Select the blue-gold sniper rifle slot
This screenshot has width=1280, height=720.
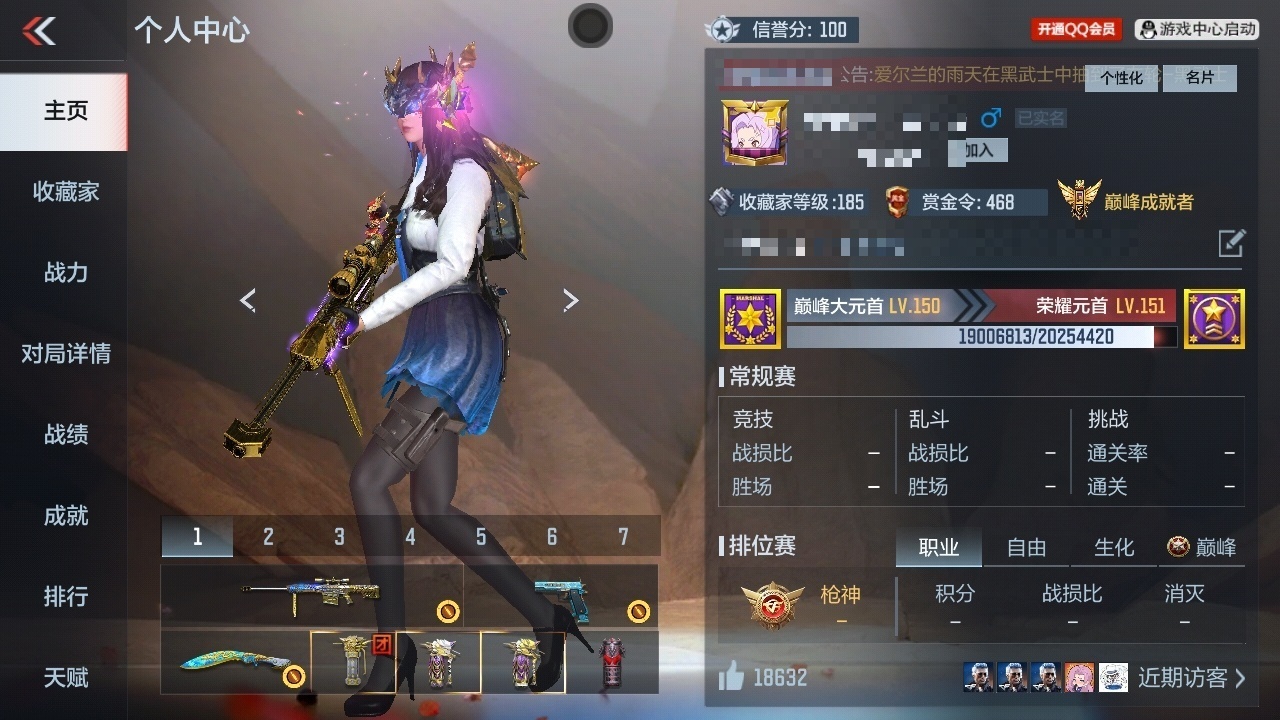311,596
